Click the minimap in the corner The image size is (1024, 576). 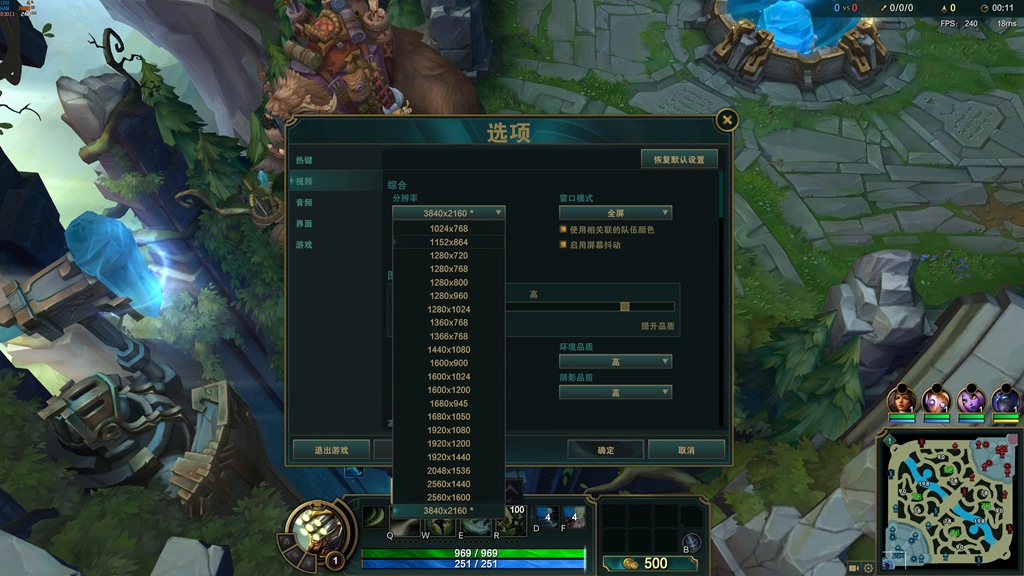(949, 499)
